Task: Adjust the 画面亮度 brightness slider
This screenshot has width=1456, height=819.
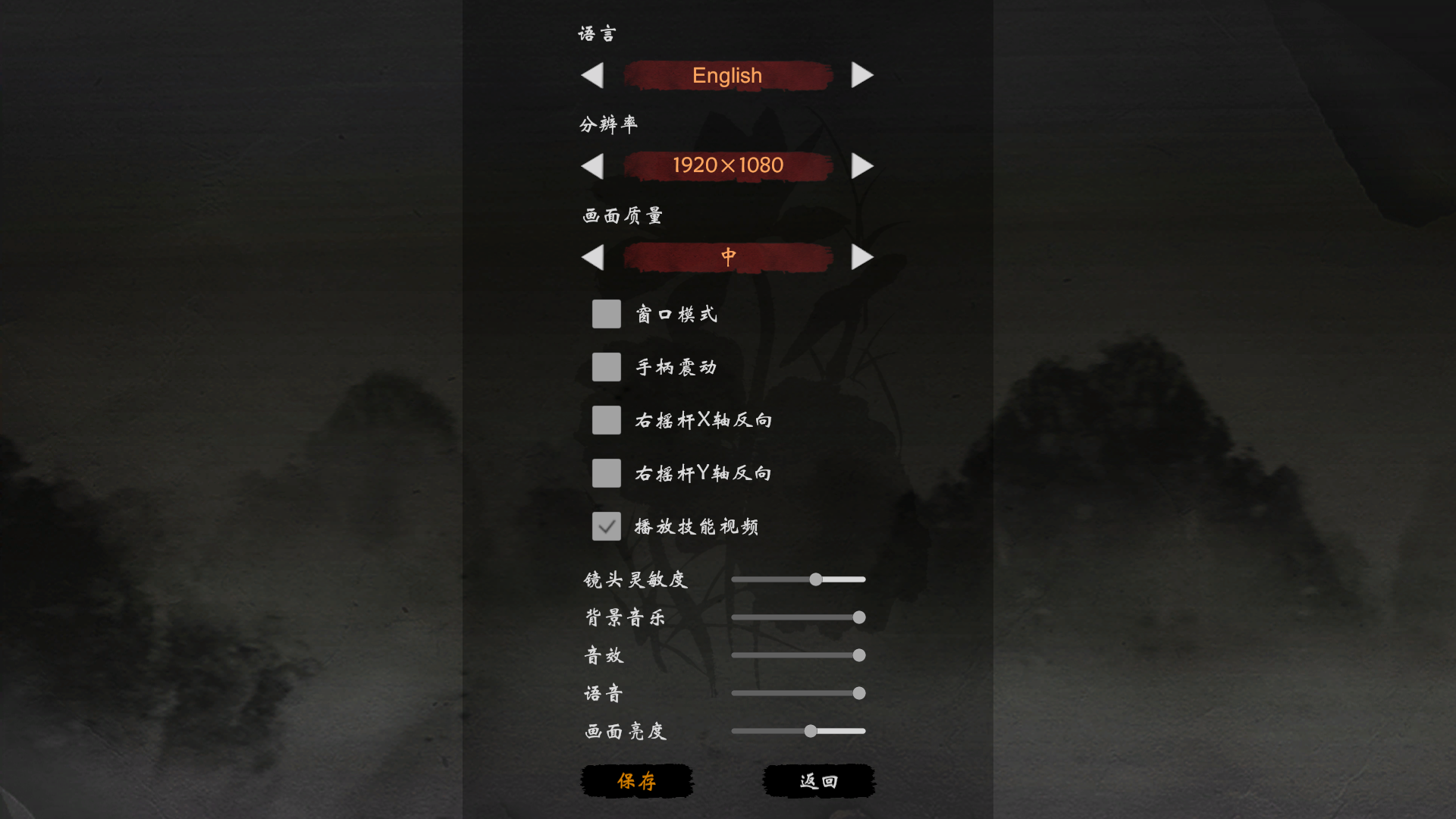Action: point(810,730)
